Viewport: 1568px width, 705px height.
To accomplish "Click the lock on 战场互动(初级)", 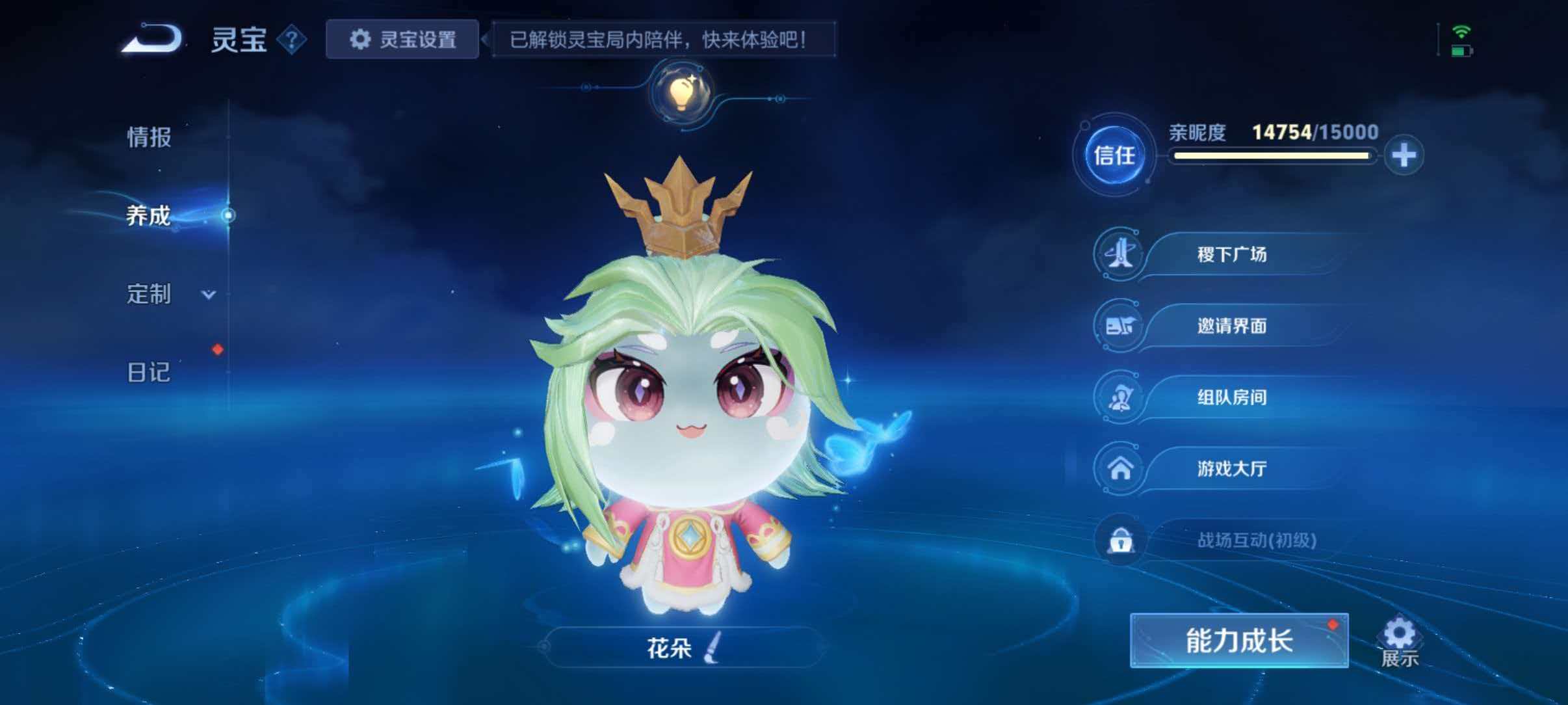I will click(1119, 540).
